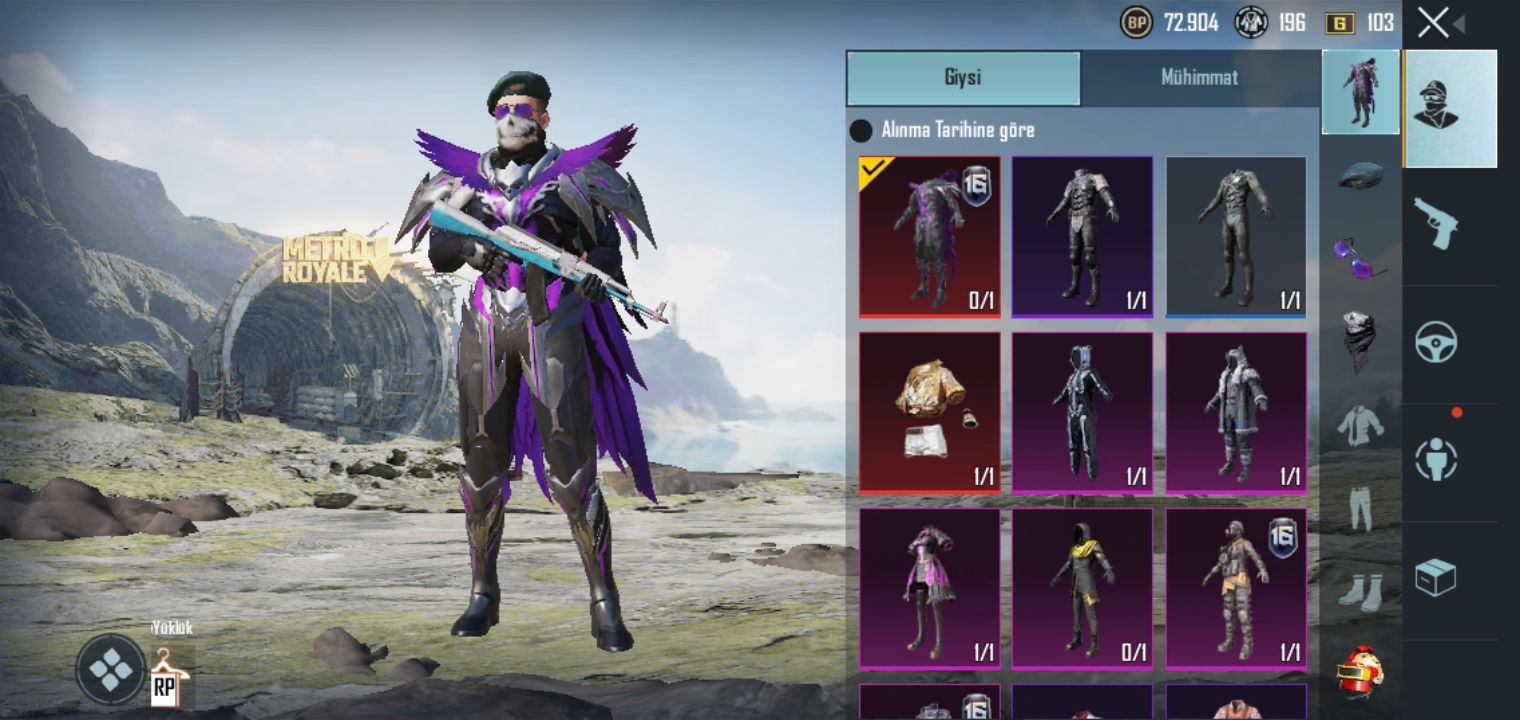Viewport: 1520px width, 720px height.
Task: Open the pistol weapons section
Action: point(1436,223)
